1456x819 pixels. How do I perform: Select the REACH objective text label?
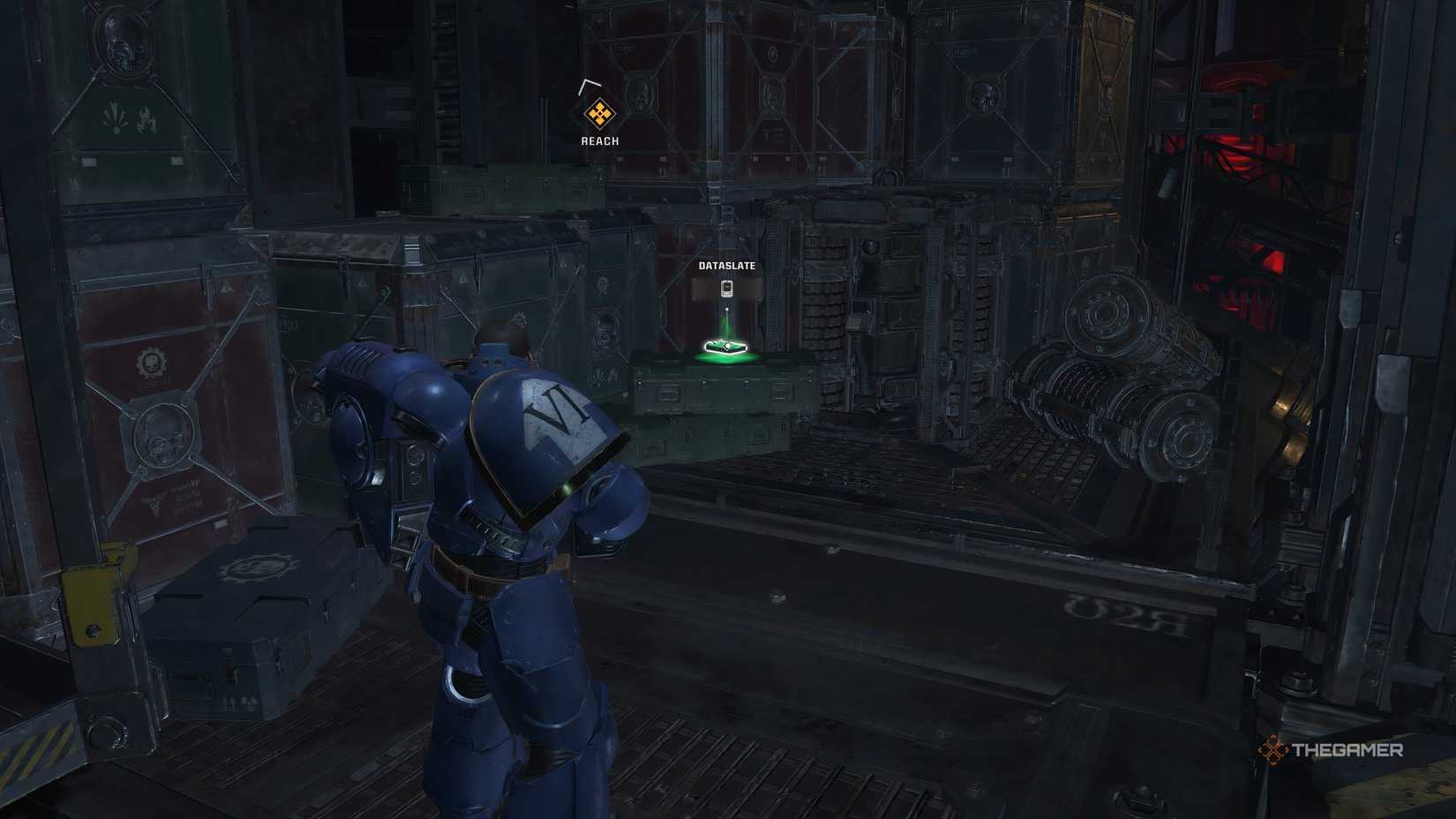point(598,139)
